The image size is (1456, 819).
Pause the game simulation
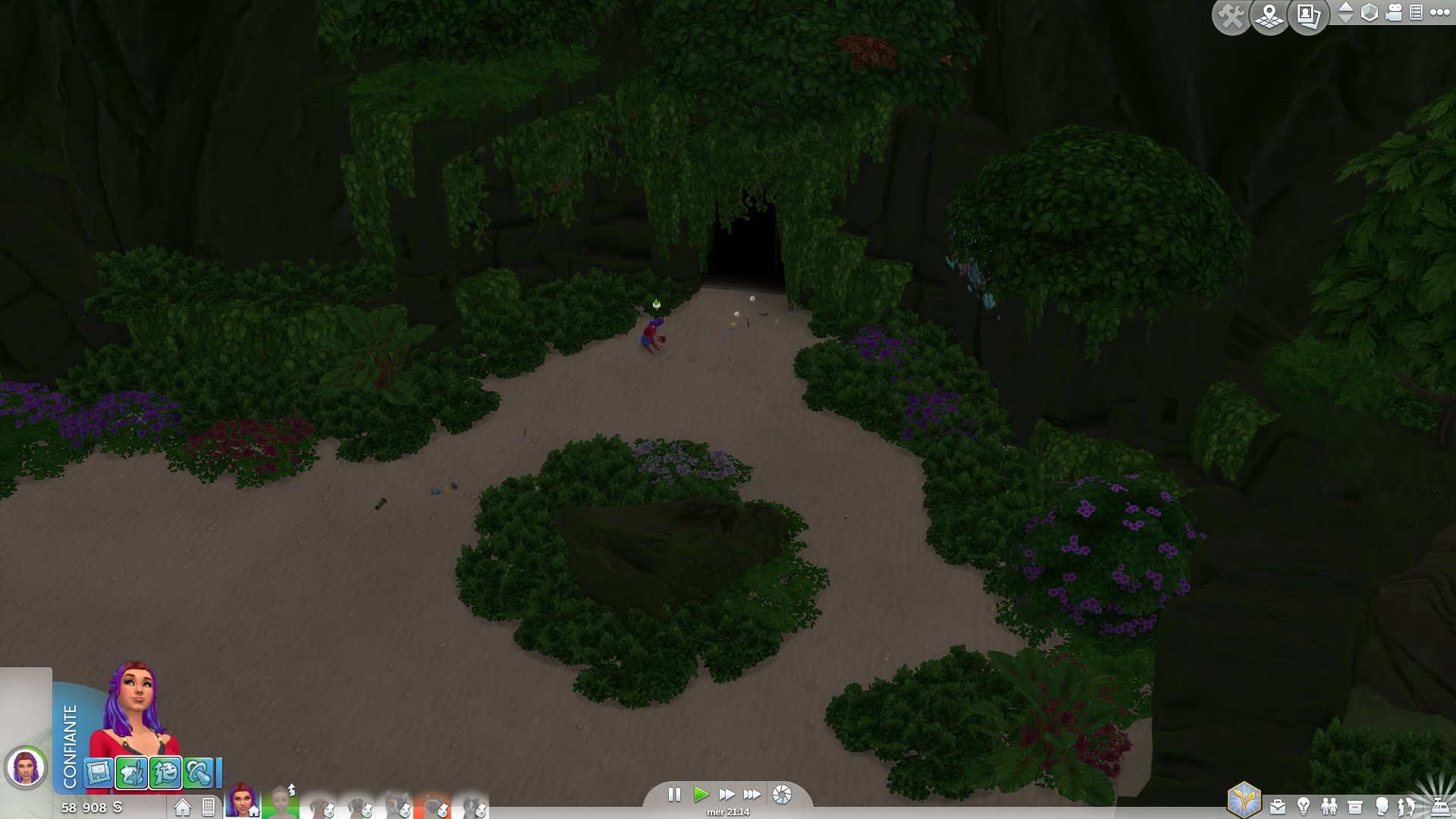pos(674,795)
